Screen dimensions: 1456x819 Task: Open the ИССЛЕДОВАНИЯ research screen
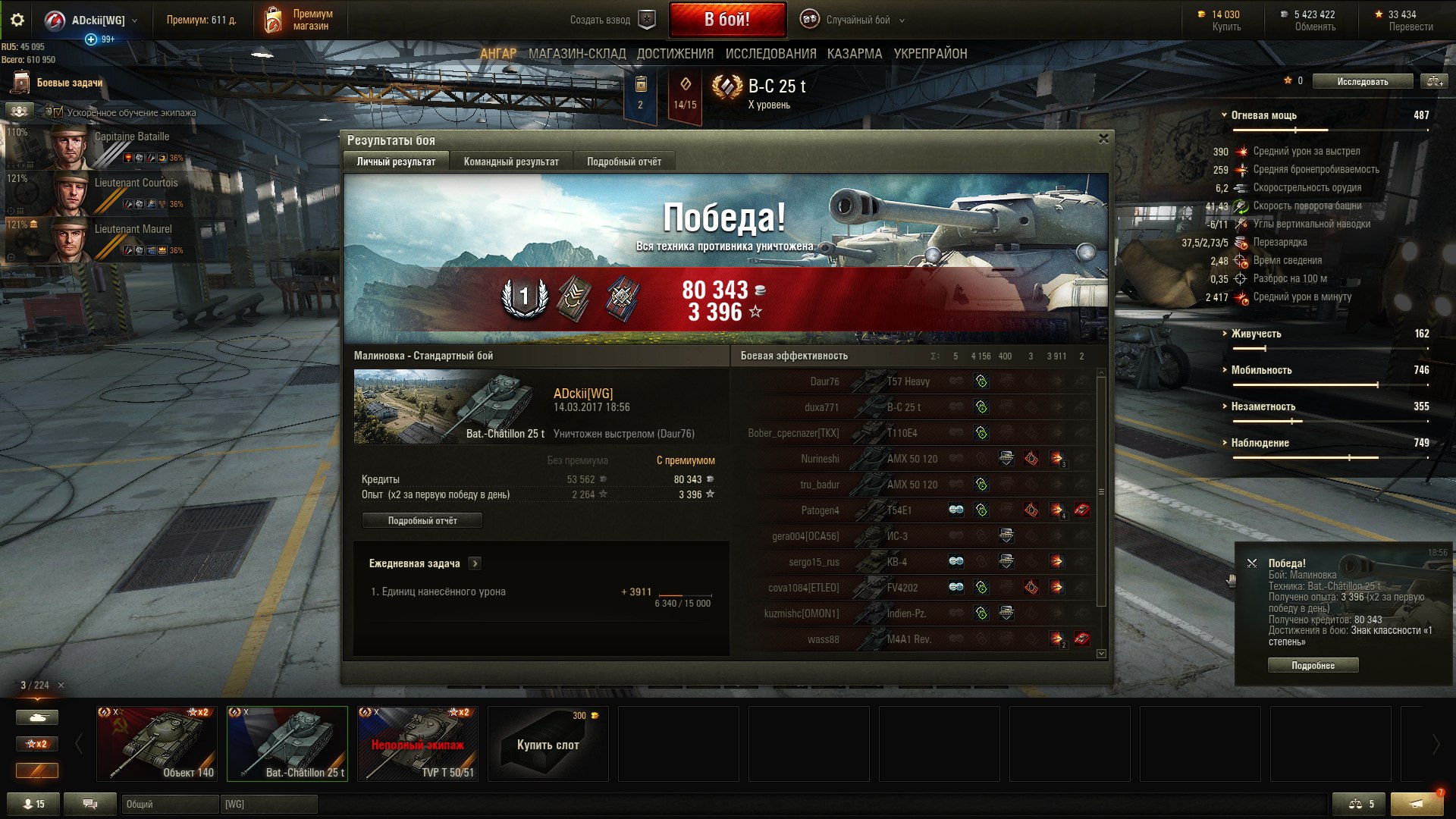(x=770, y=54)
